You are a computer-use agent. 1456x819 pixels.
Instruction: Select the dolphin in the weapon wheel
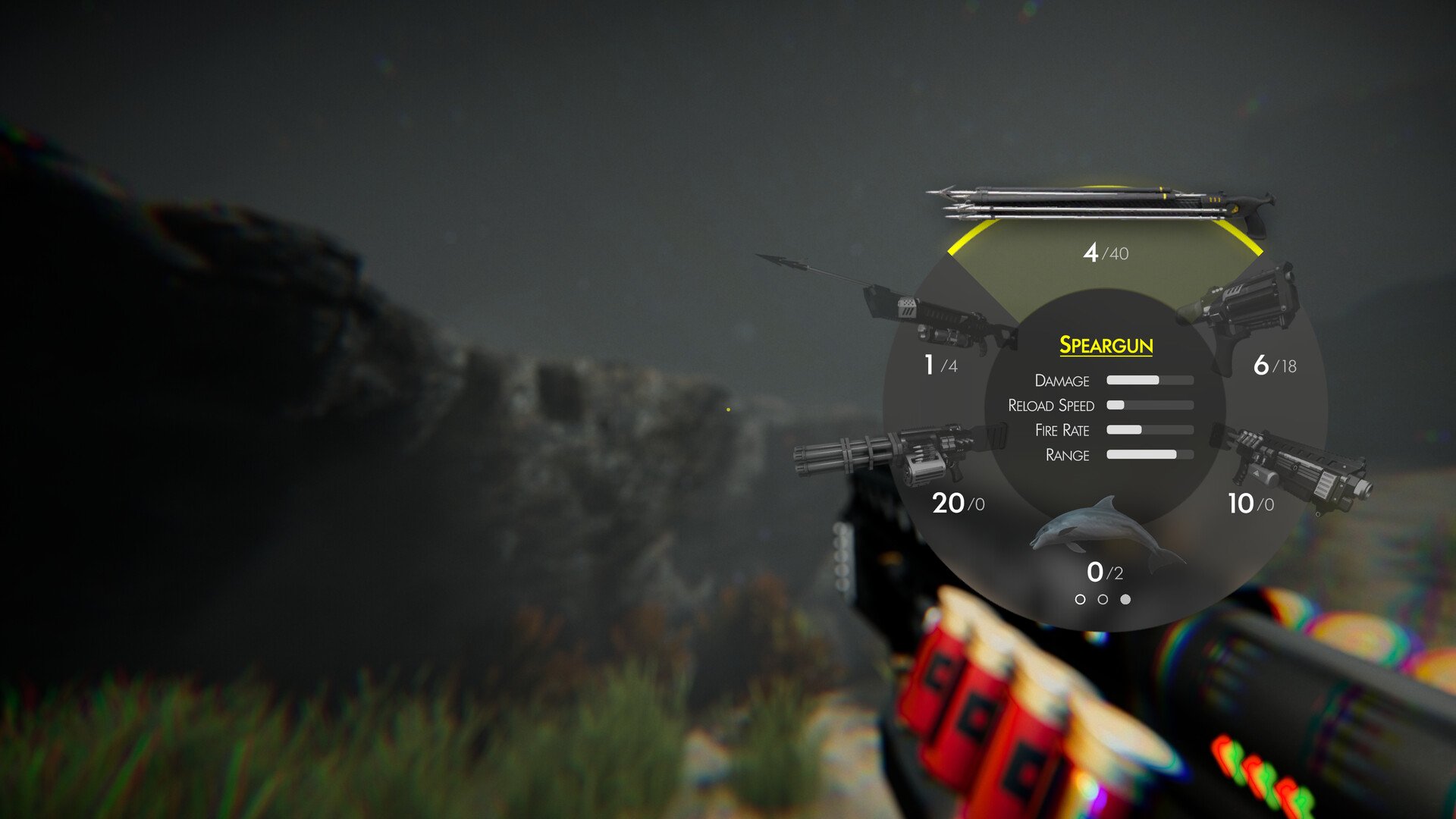(x=1104, y=538)
